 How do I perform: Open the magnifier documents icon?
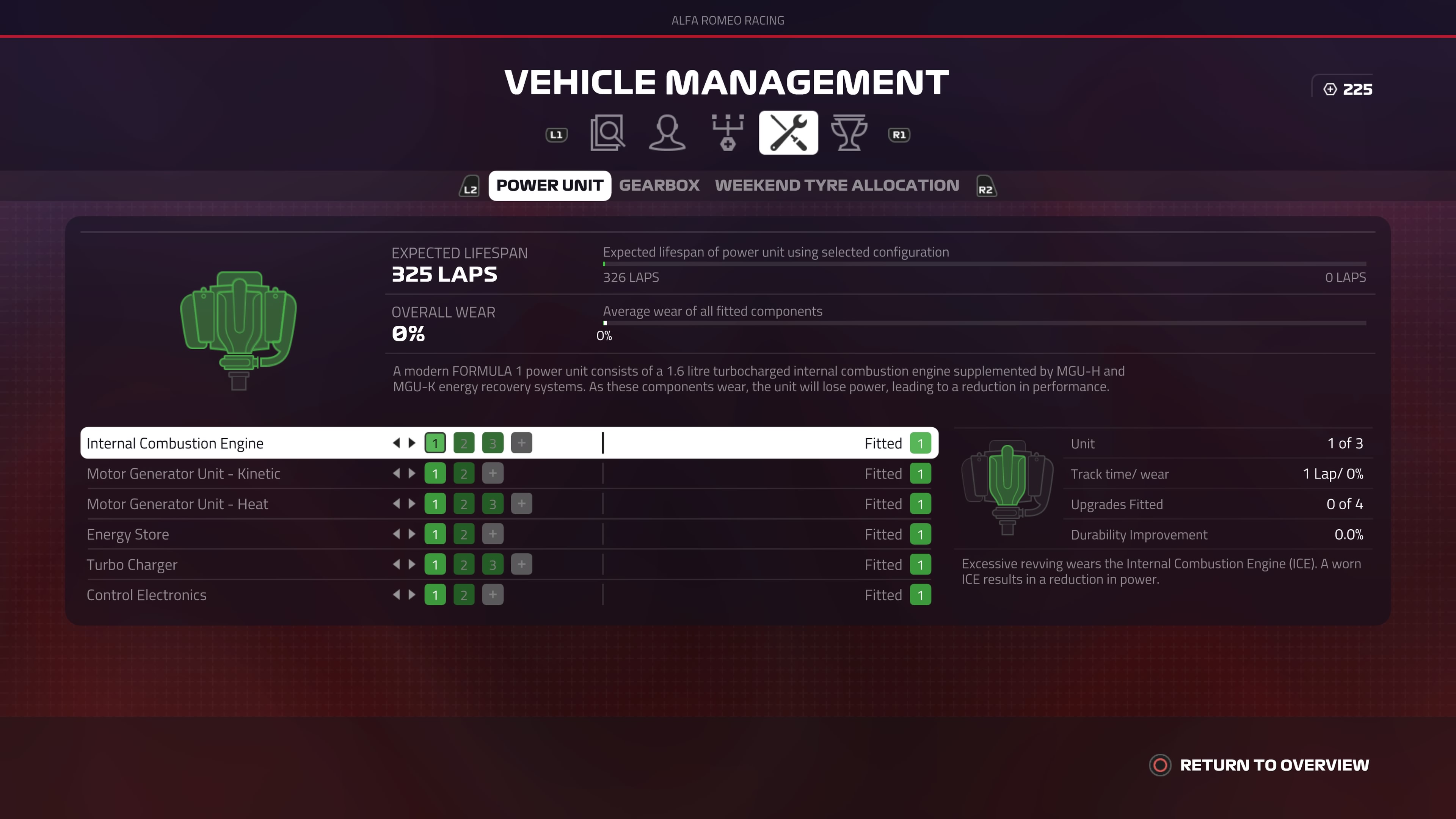coord(607,133)
